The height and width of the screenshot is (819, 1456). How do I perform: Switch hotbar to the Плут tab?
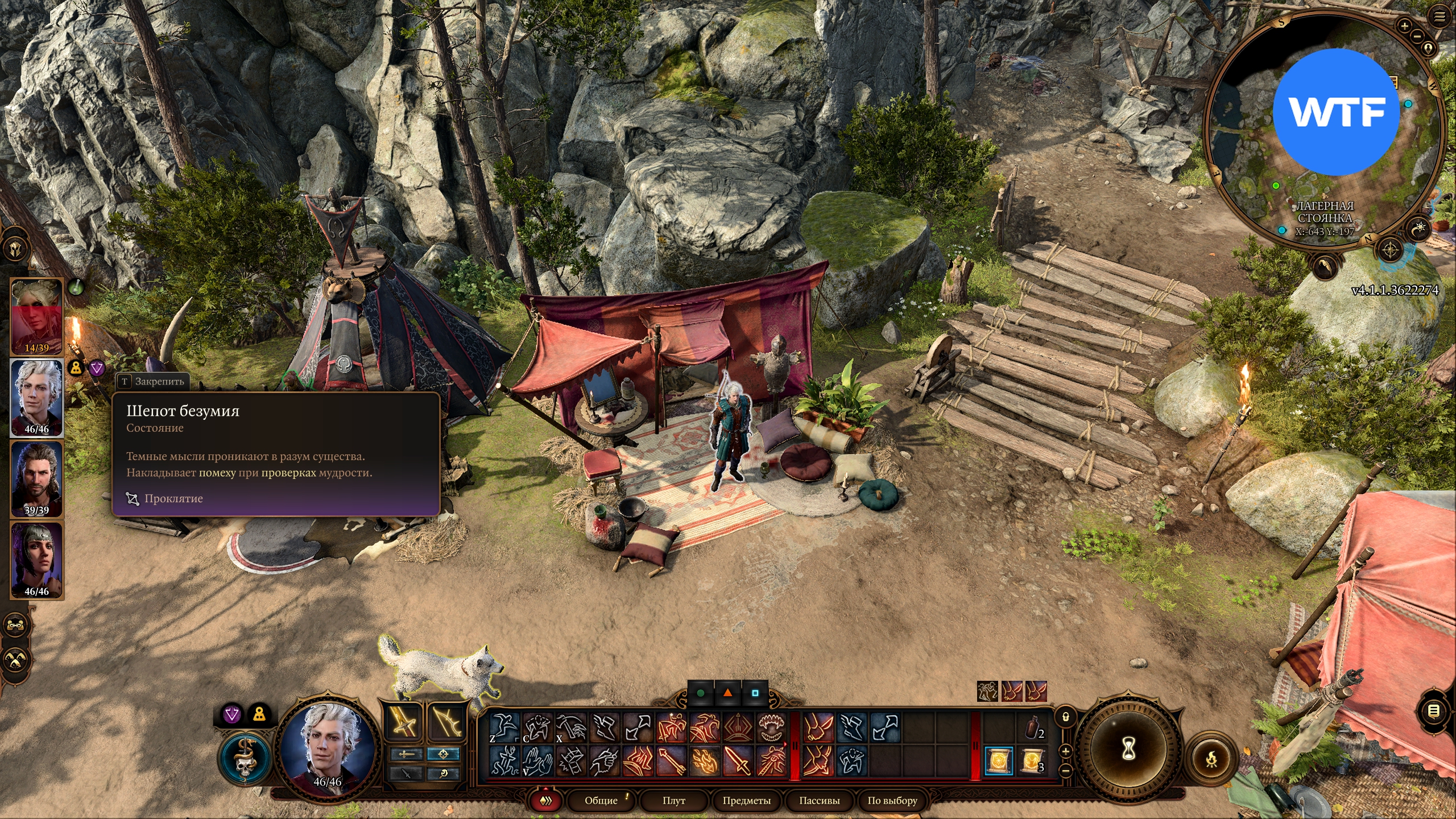click(x=674, y=800)
